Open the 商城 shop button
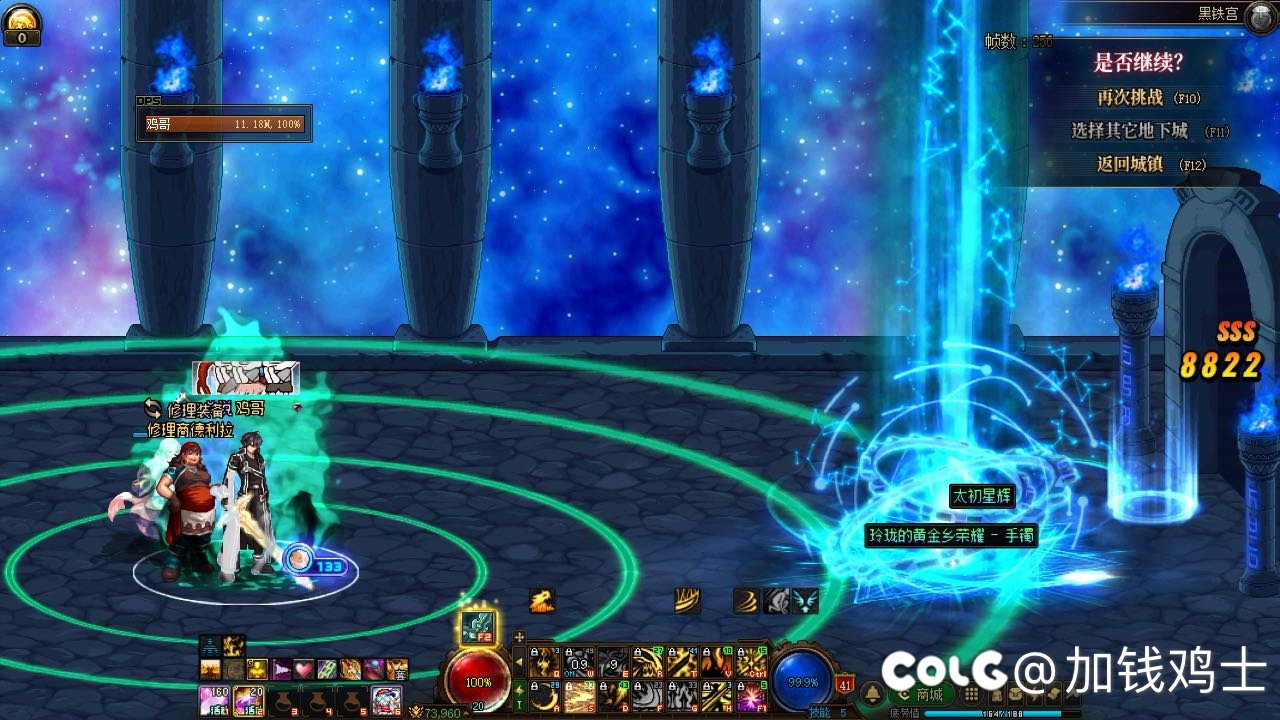The height and width of the screenshot is (720, 1280). 920,695
